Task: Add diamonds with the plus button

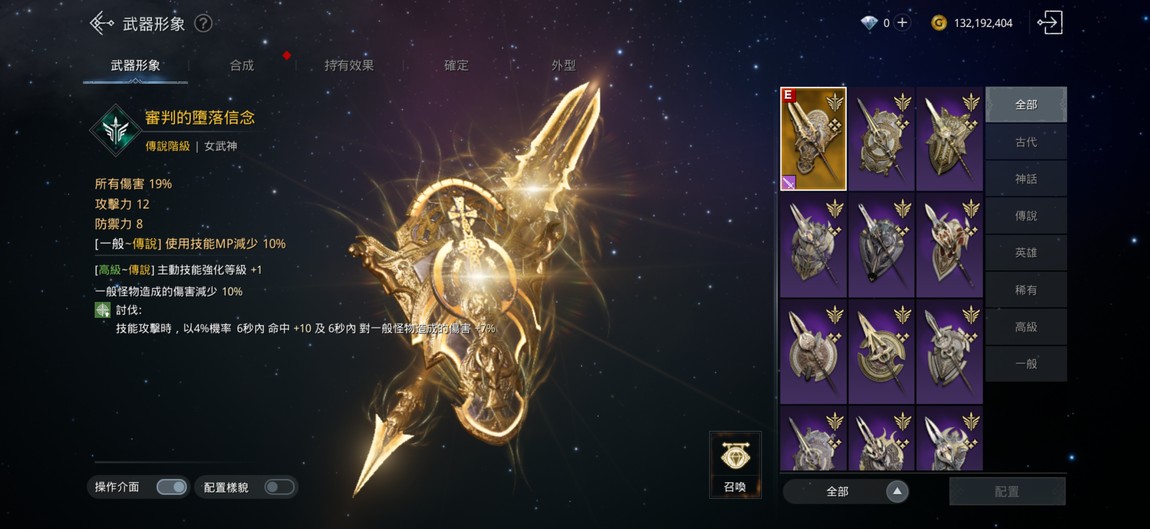Action: pyautogui.click(x=902, y=23)
